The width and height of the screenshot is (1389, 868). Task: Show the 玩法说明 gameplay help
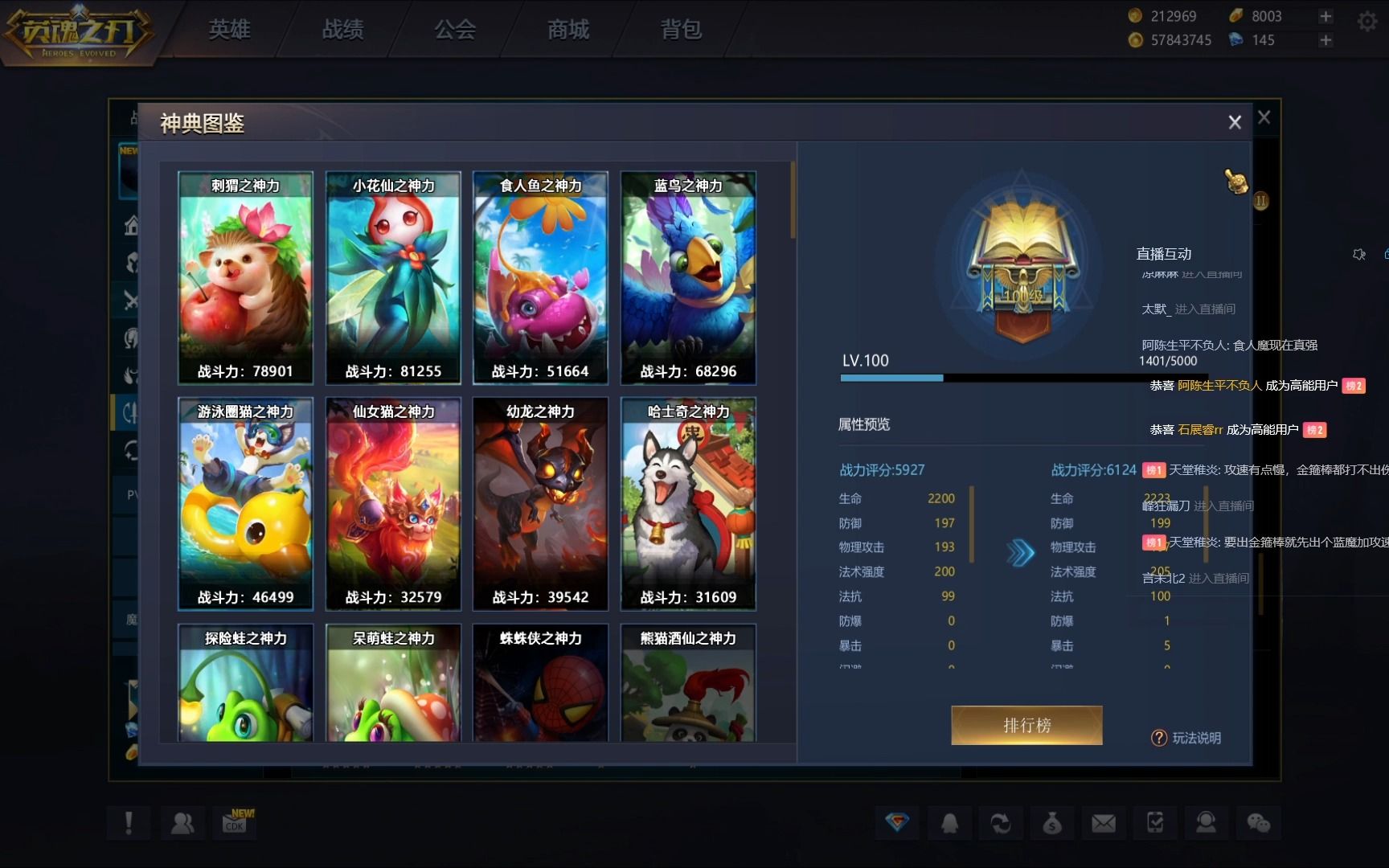1187,738
